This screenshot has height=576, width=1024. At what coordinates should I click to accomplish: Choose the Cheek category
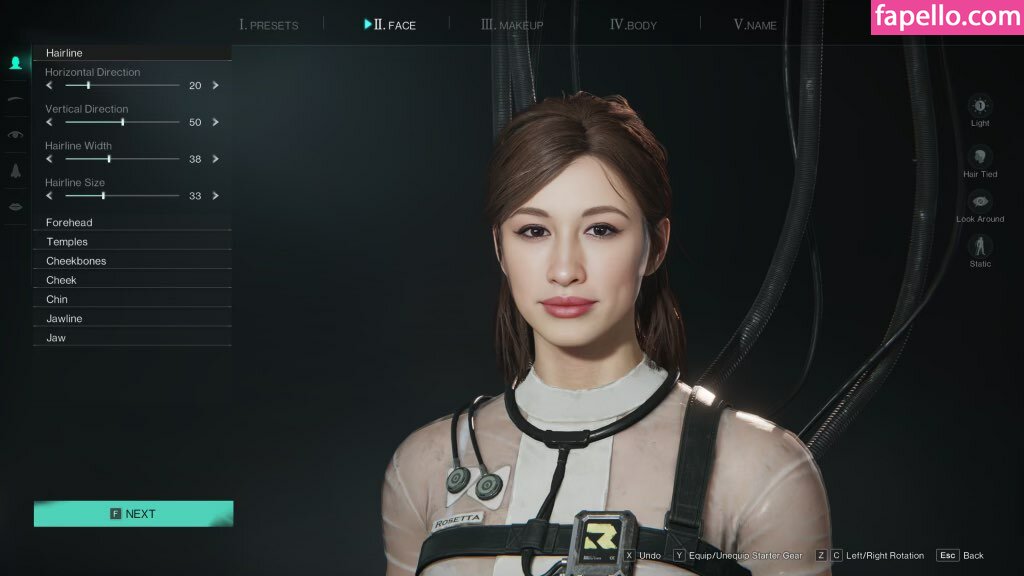coord(61,280)
